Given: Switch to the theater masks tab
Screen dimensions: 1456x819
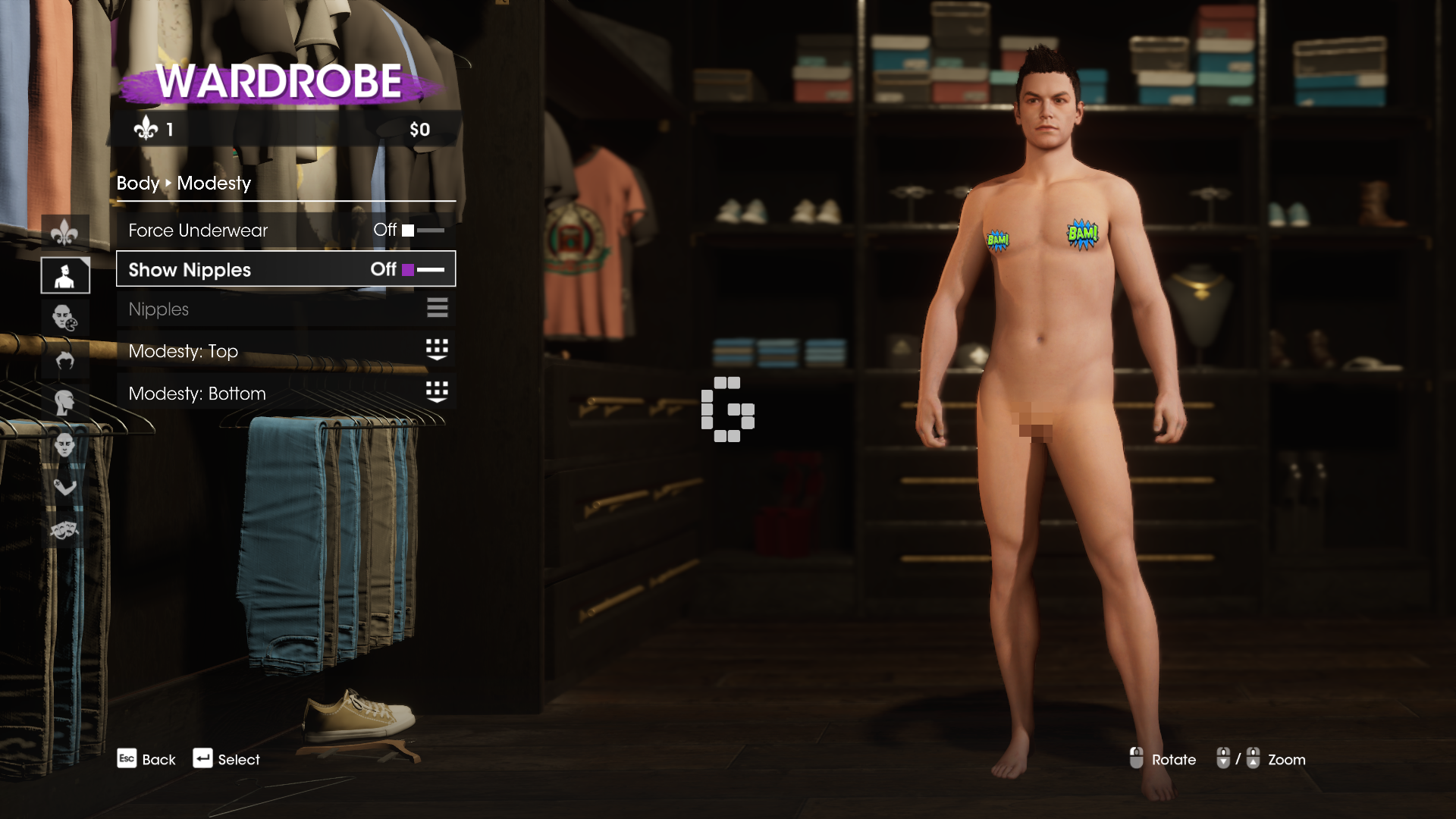Looking at the screenshot, I should click(x=64, y=529).
